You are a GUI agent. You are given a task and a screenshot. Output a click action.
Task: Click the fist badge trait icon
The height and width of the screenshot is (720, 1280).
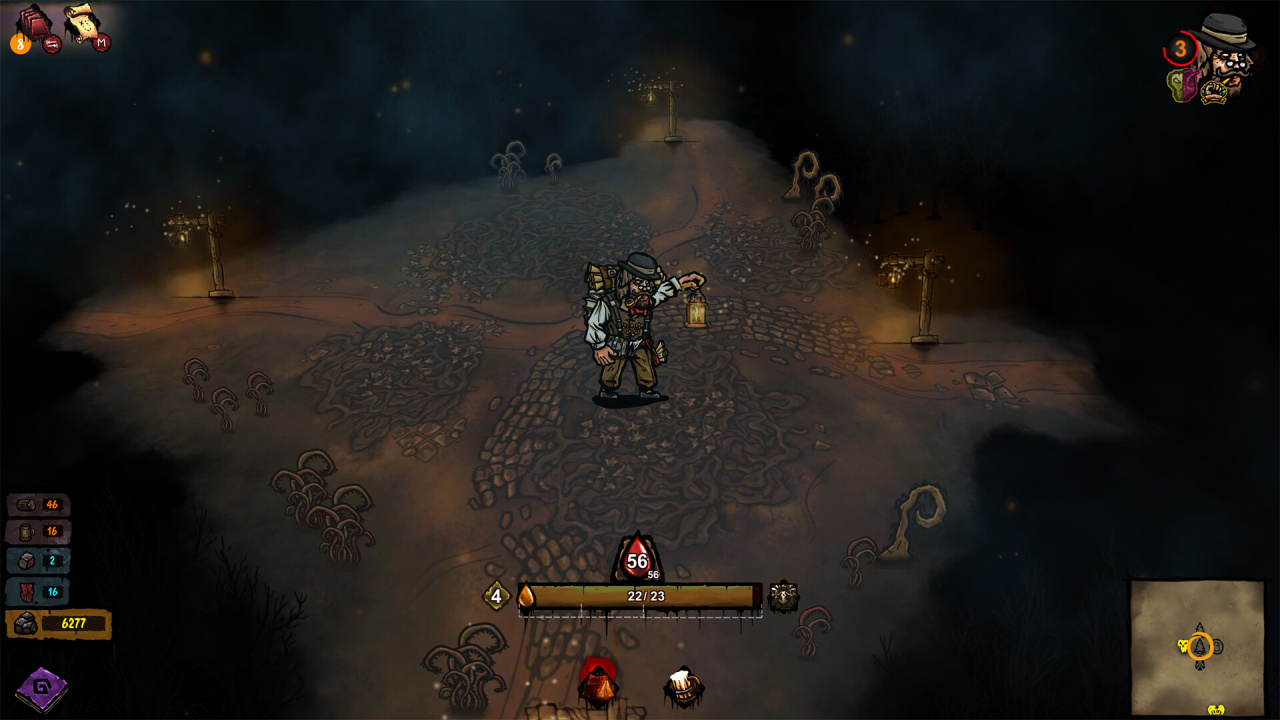click(1214, 93)
